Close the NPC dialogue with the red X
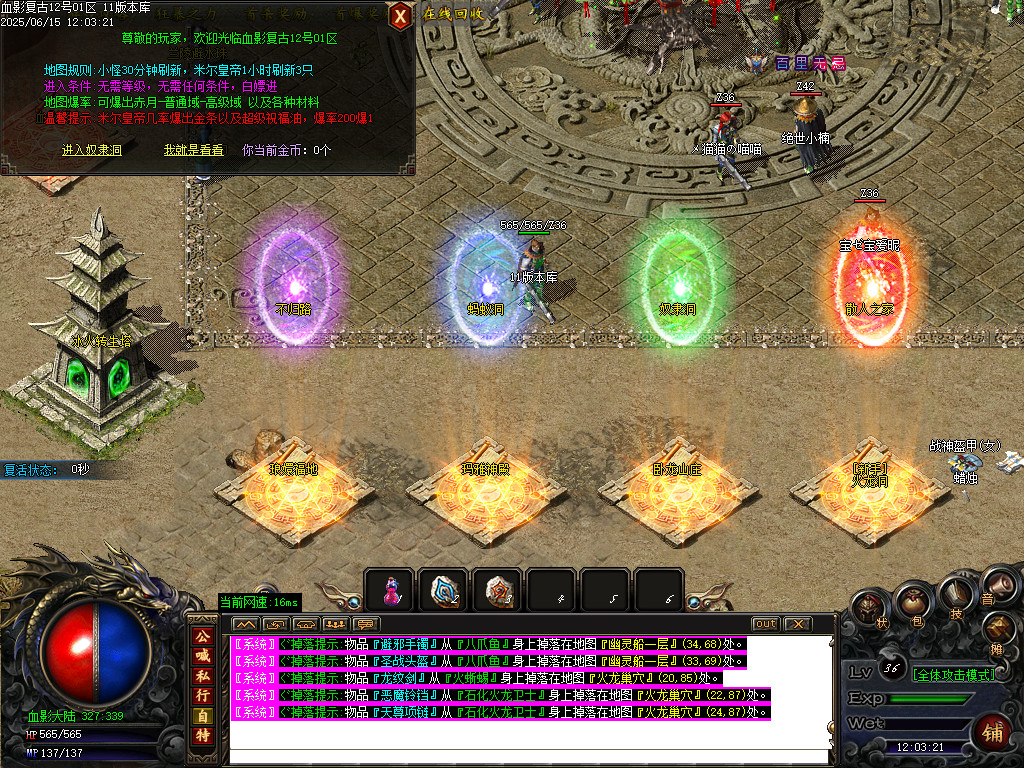 pyautogui.click(x=400, y=15)
